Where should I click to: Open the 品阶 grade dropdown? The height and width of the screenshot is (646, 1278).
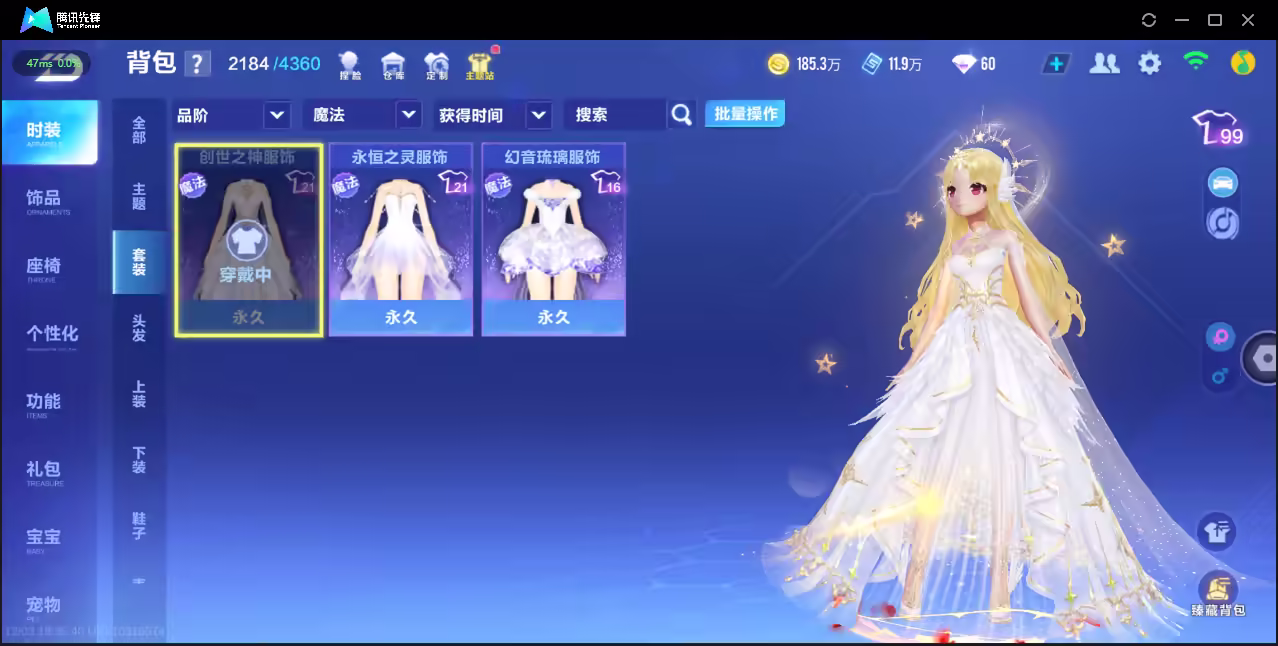point(233,115)
